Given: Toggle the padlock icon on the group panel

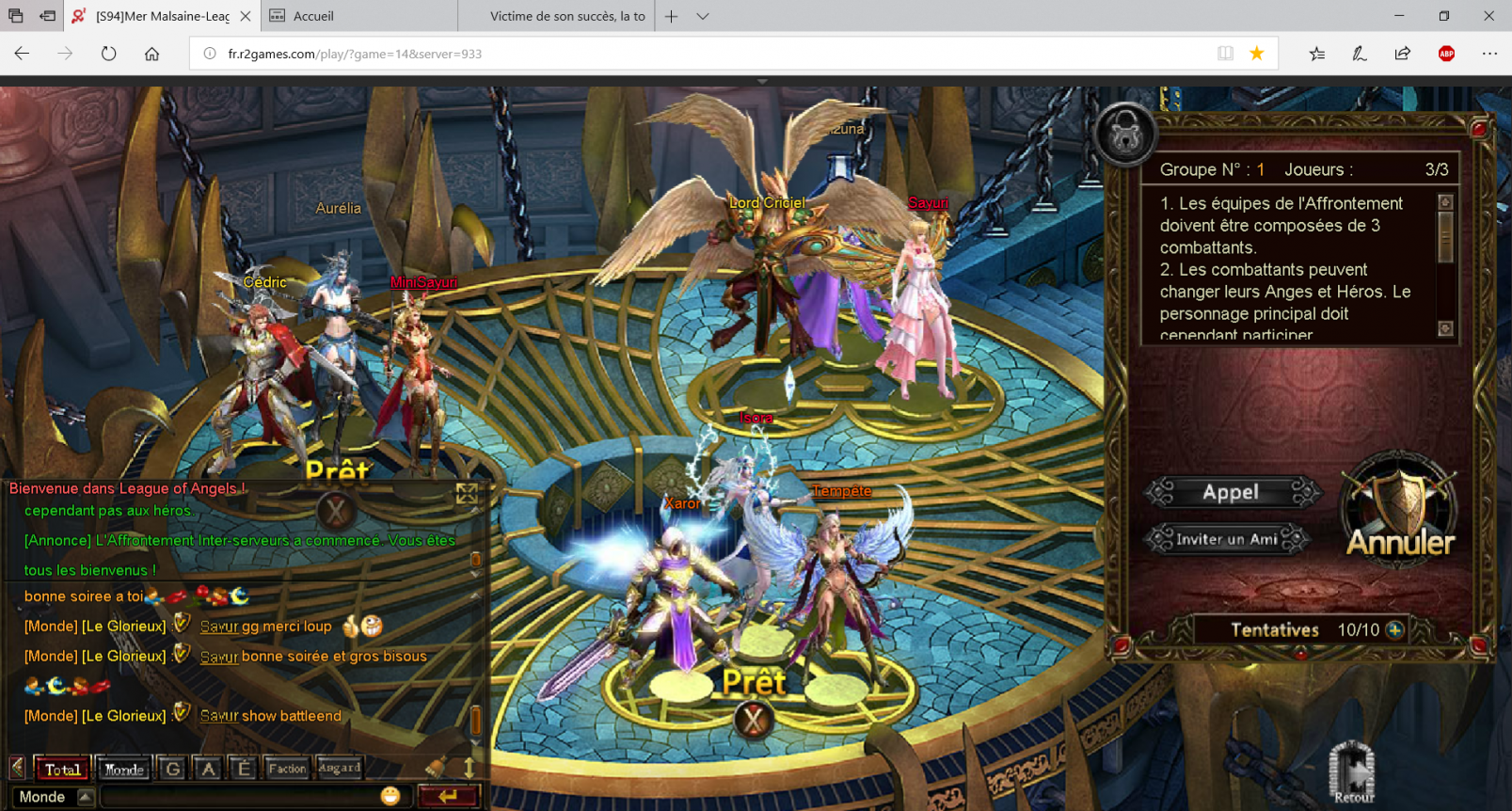Looking at the screenshot, I should tap(1125, 135).
